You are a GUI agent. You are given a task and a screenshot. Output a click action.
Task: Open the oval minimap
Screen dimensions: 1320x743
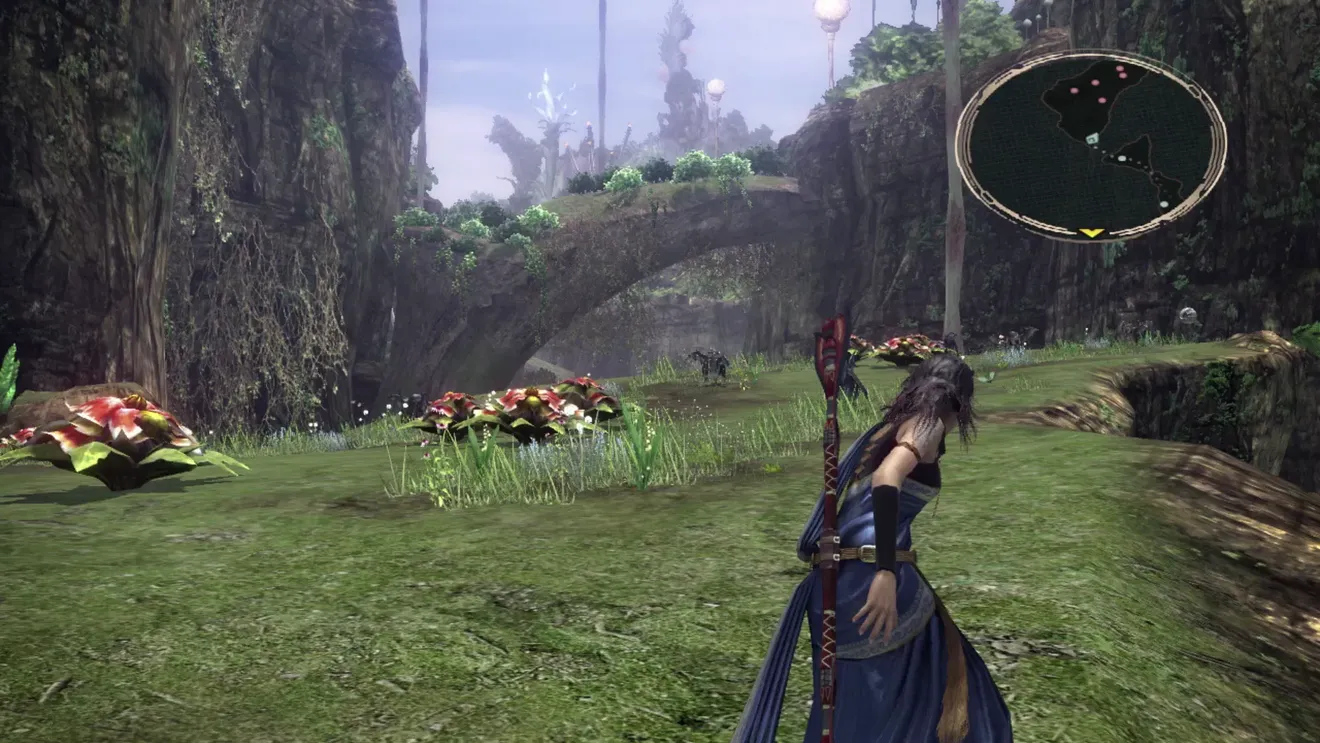[x=1091, y=146]
